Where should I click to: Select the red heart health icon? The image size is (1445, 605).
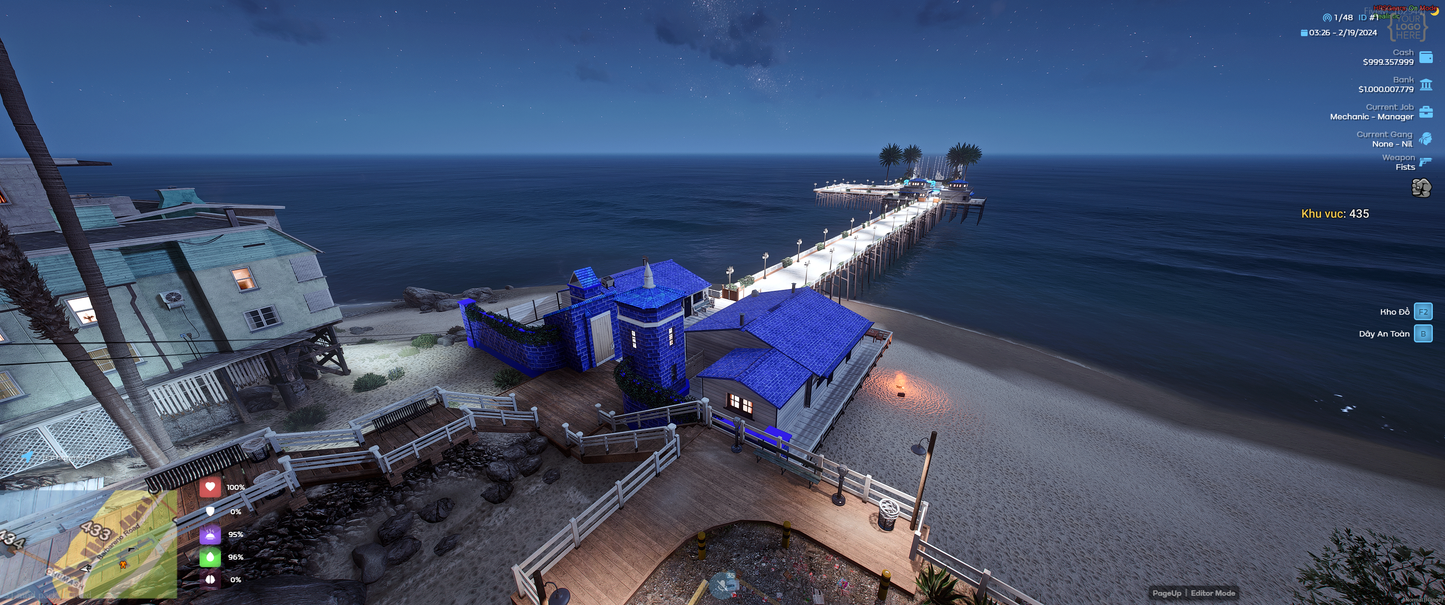point(210,487)
